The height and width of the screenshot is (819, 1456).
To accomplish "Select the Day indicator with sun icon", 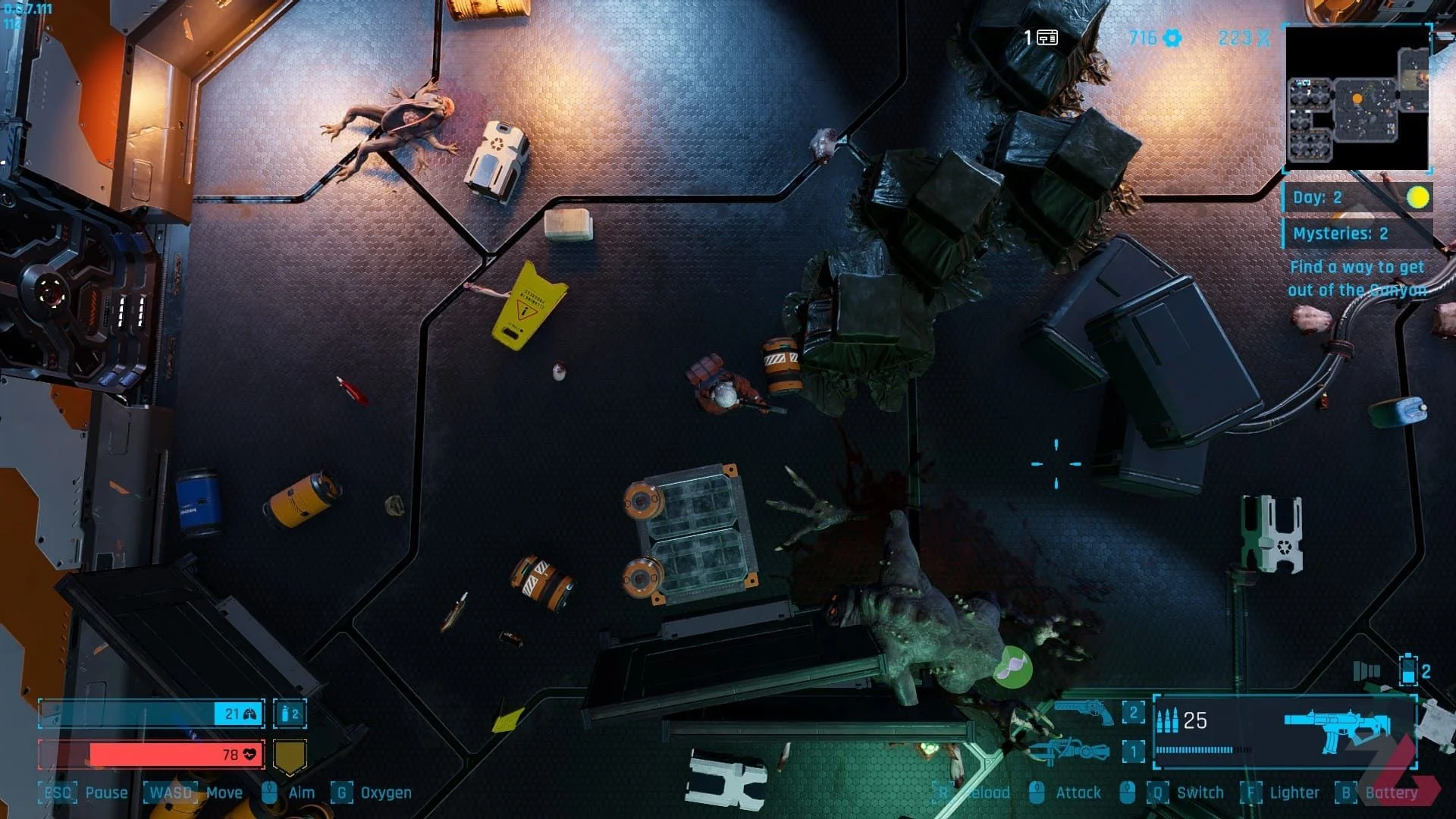I will (x=1357, y=198).
